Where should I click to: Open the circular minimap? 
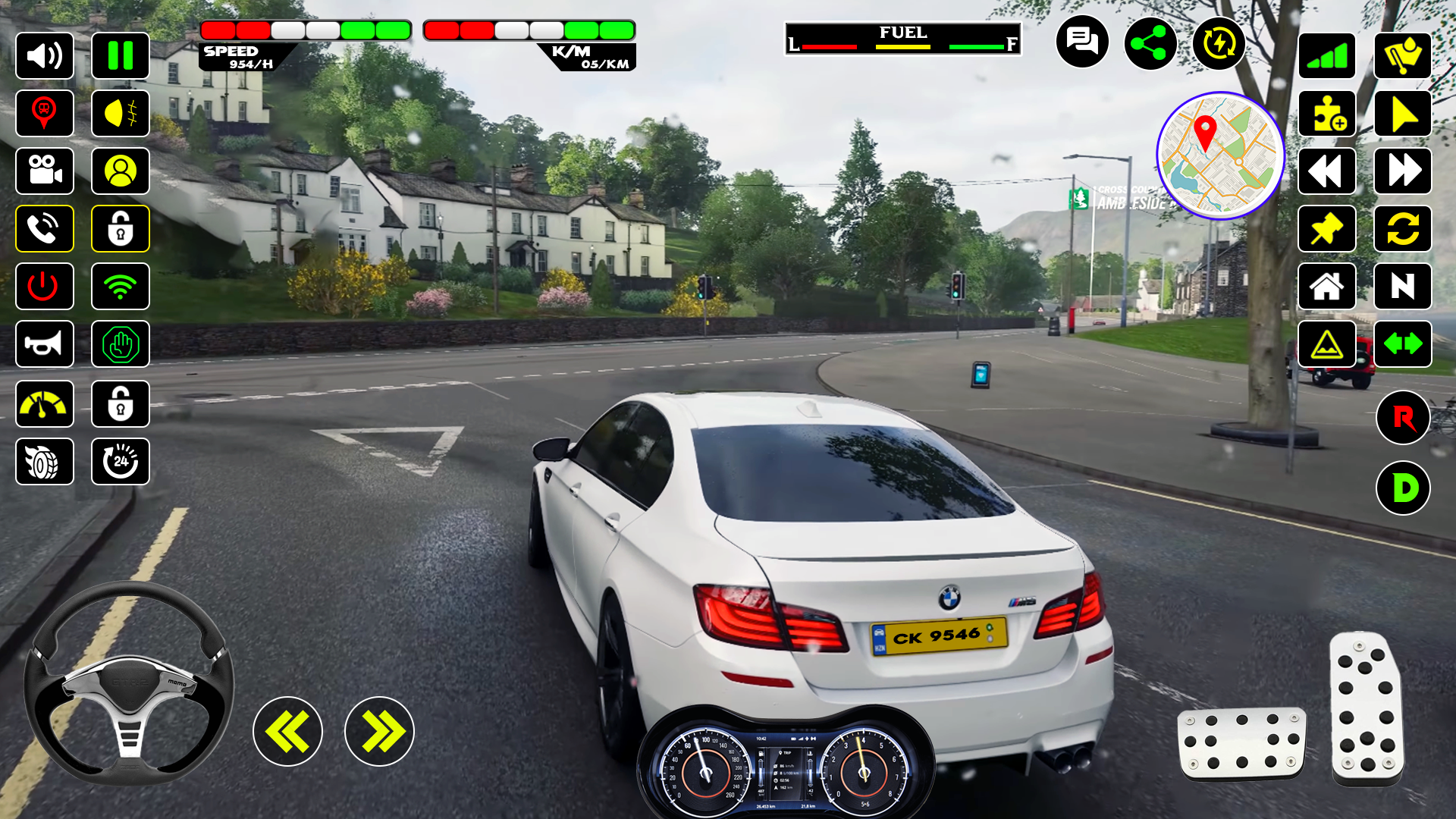pos(1220,155)
